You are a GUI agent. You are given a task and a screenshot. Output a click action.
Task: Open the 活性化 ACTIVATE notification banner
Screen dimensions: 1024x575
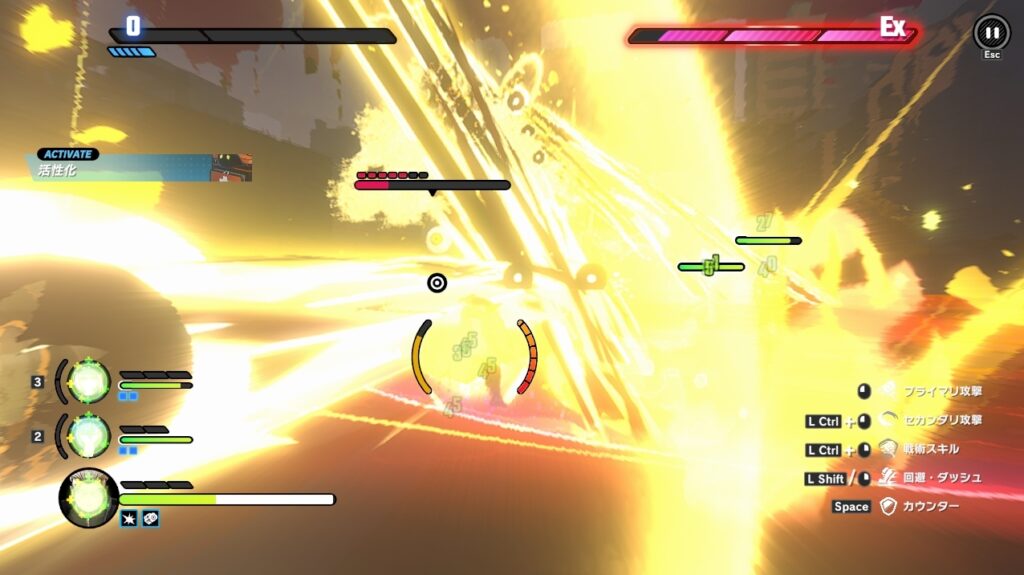[140, 167]
